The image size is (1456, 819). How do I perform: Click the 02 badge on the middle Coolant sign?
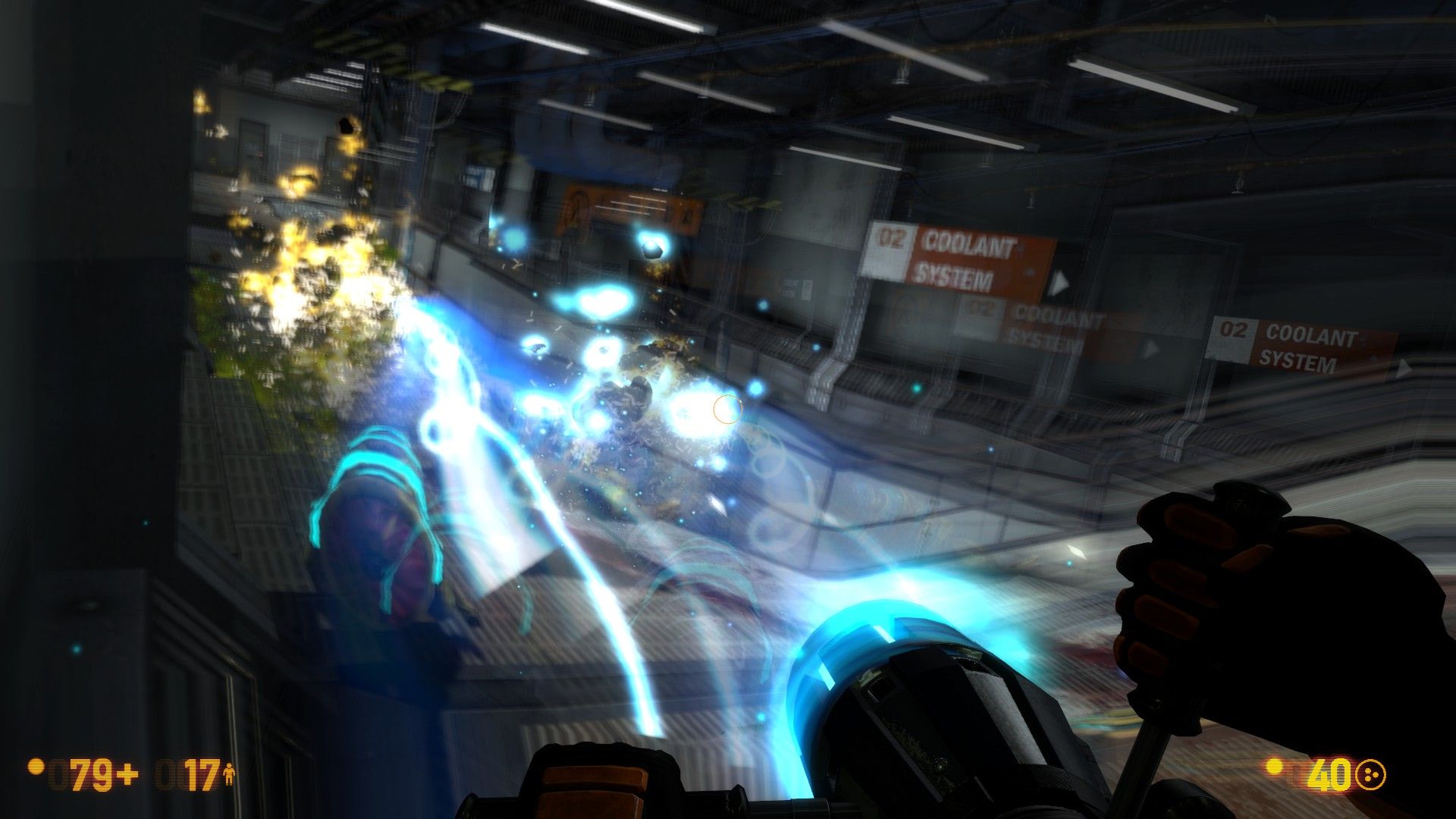978,310
